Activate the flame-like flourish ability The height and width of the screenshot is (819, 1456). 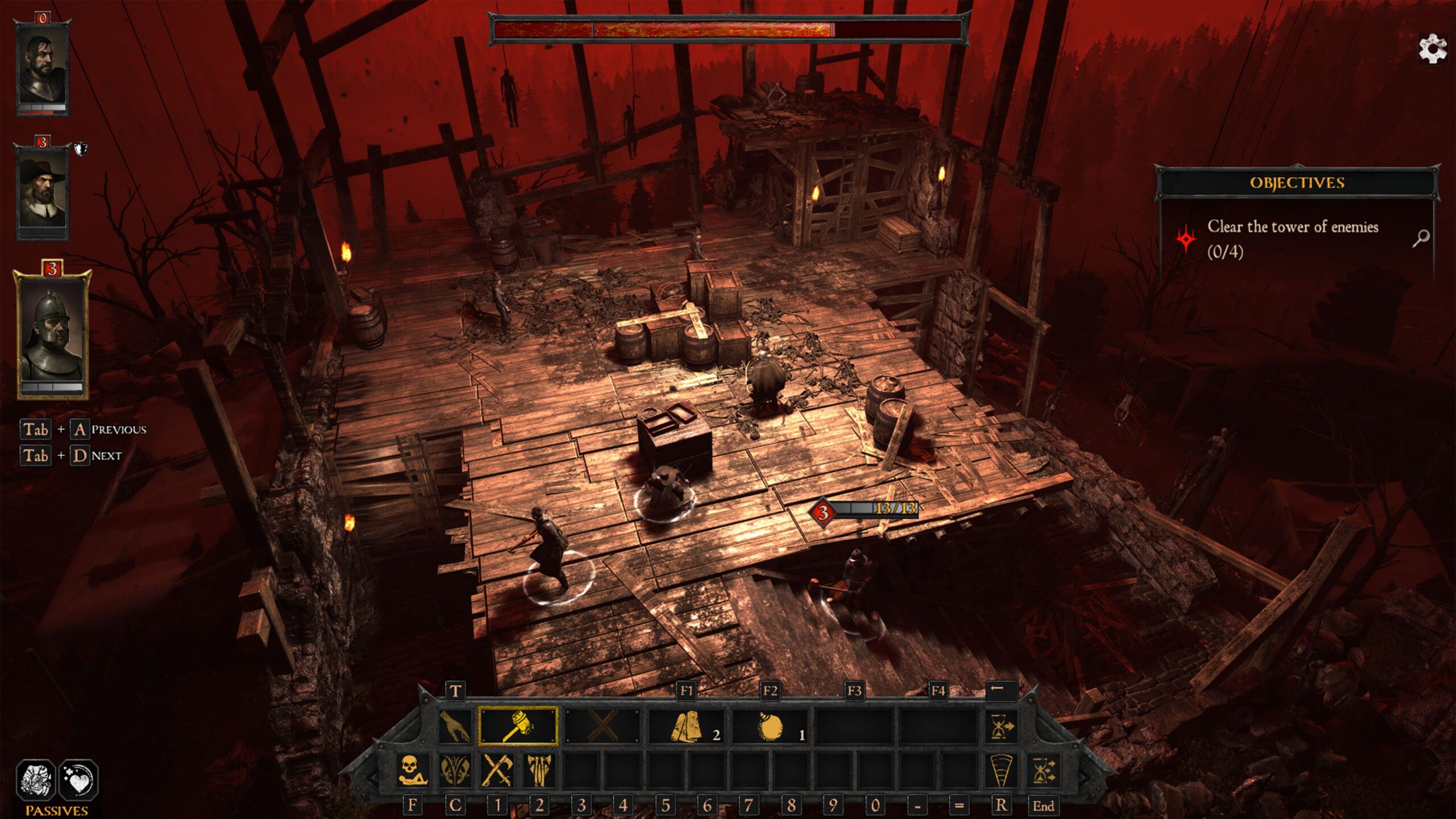pos(455,771)
